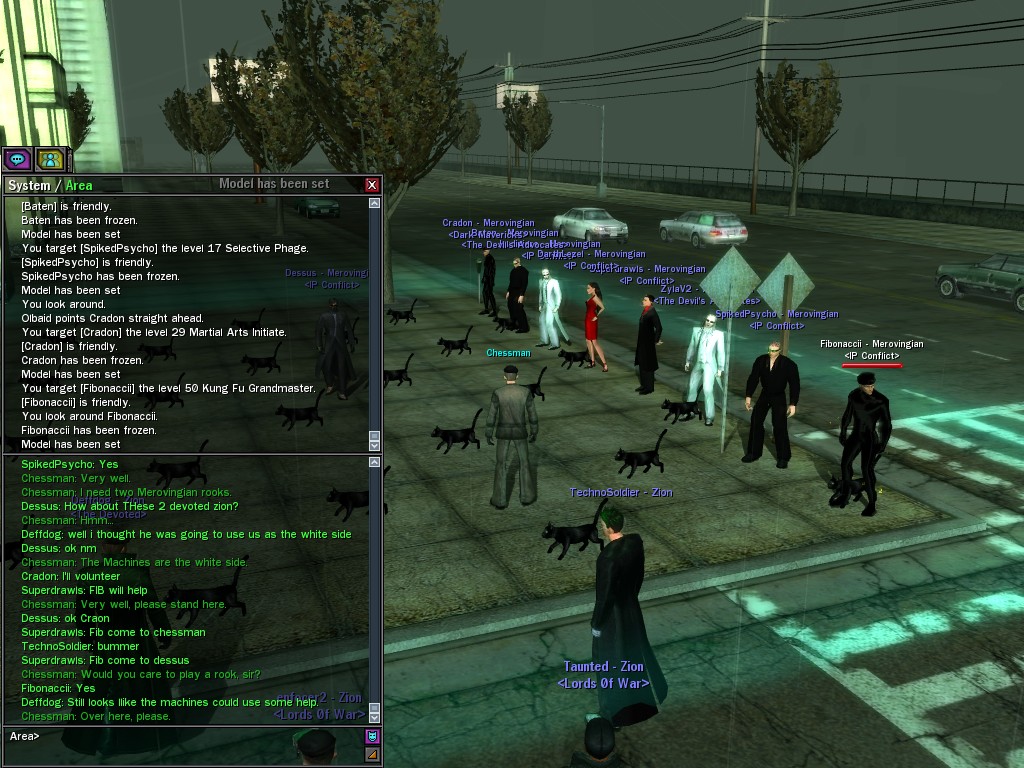This screenshot has width=1024, height=768.
Task: Open the purple mask emote button
Action: point(372,737)
